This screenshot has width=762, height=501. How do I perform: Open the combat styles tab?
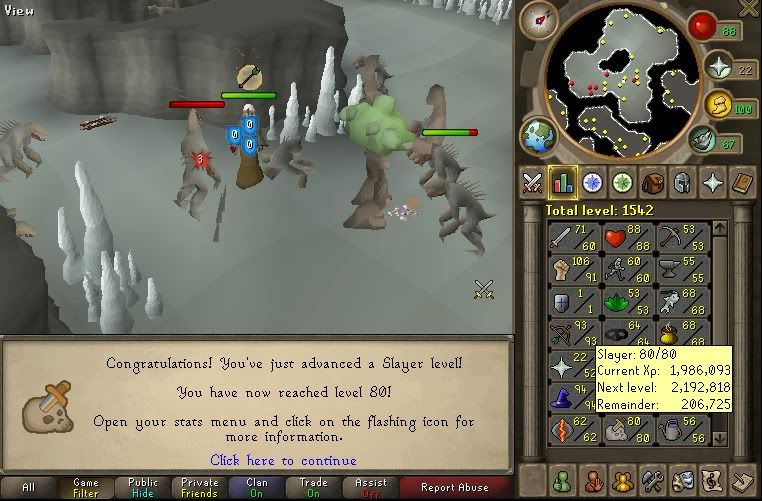[x=532, y=183]
